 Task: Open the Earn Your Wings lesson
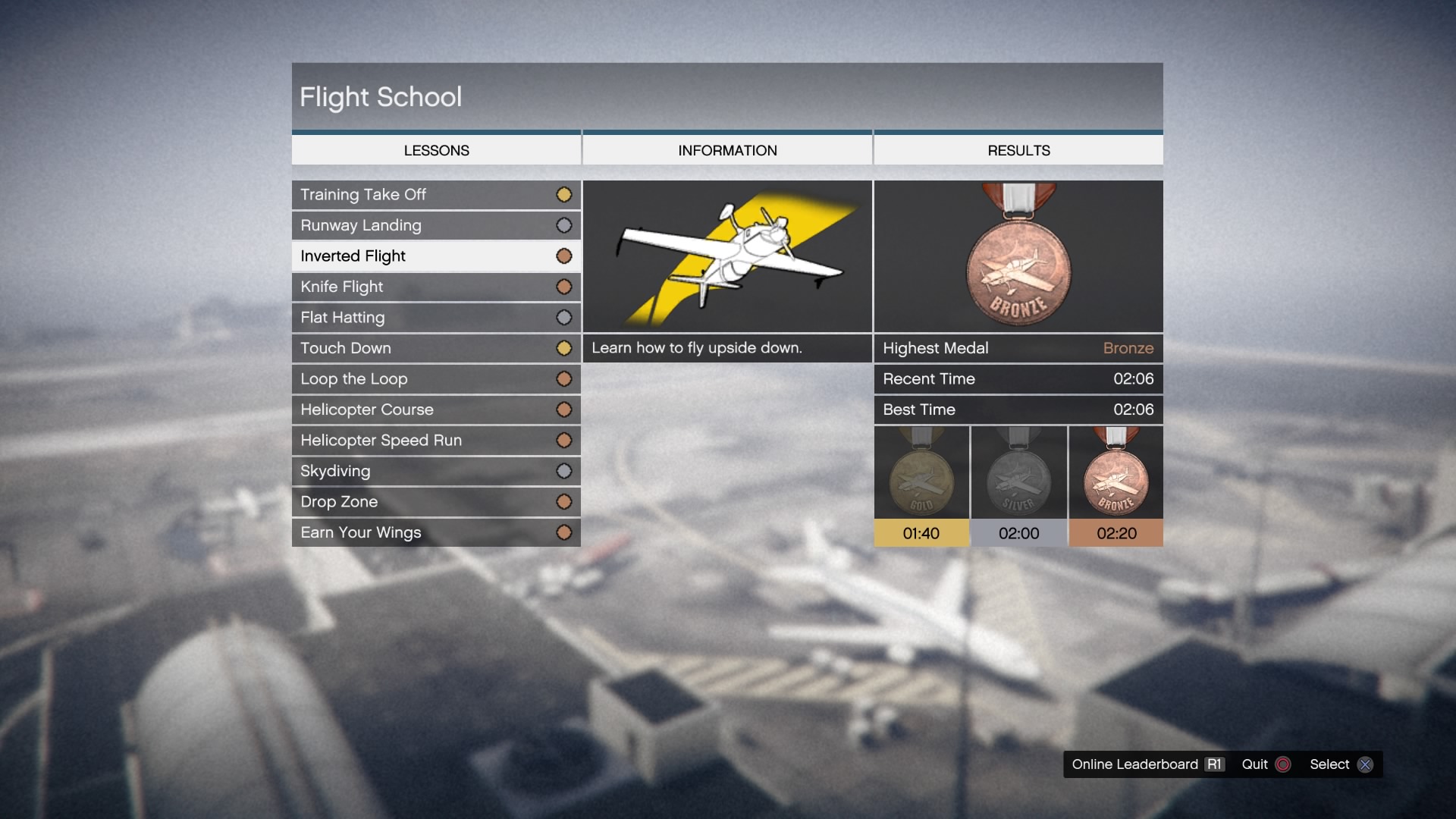tap(436, 532)
